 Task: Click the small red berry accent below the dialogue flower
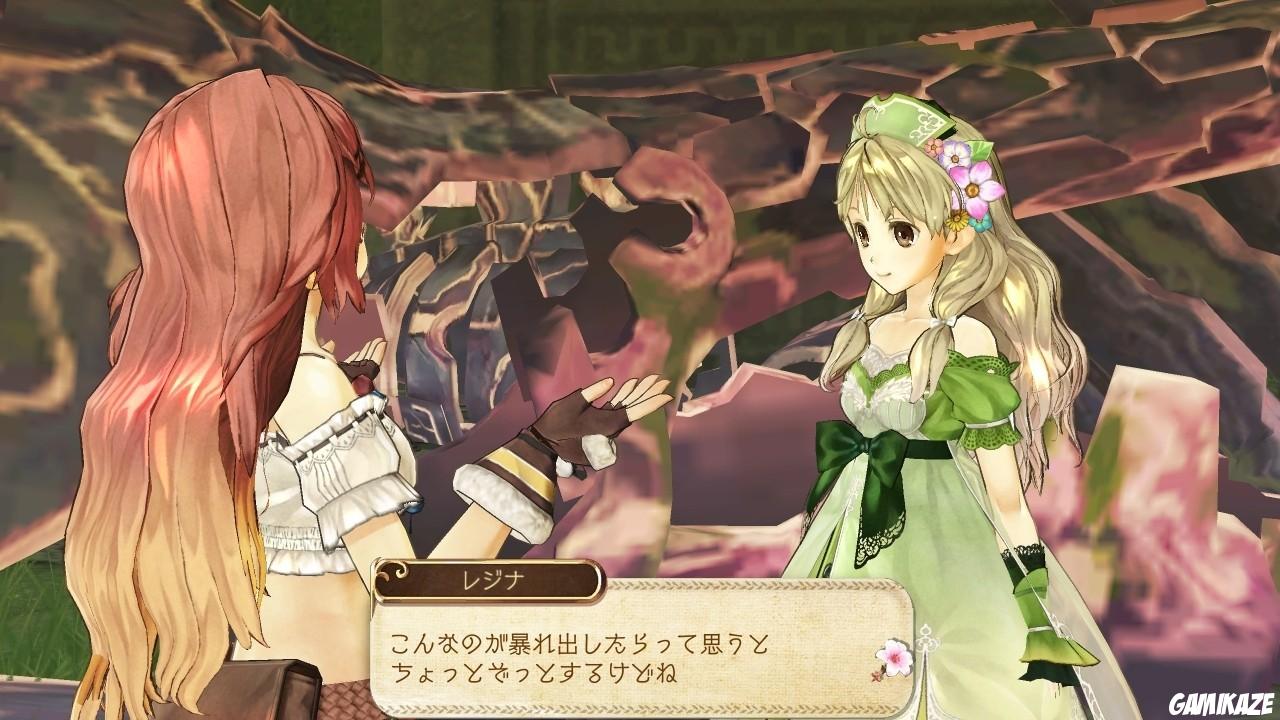[876, 677]
